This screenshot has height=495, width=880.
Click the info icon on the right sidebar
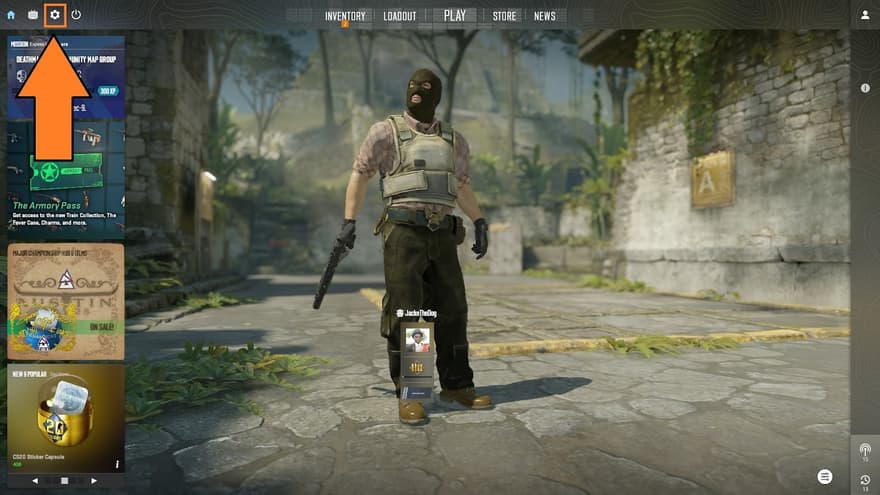[865, 88]
